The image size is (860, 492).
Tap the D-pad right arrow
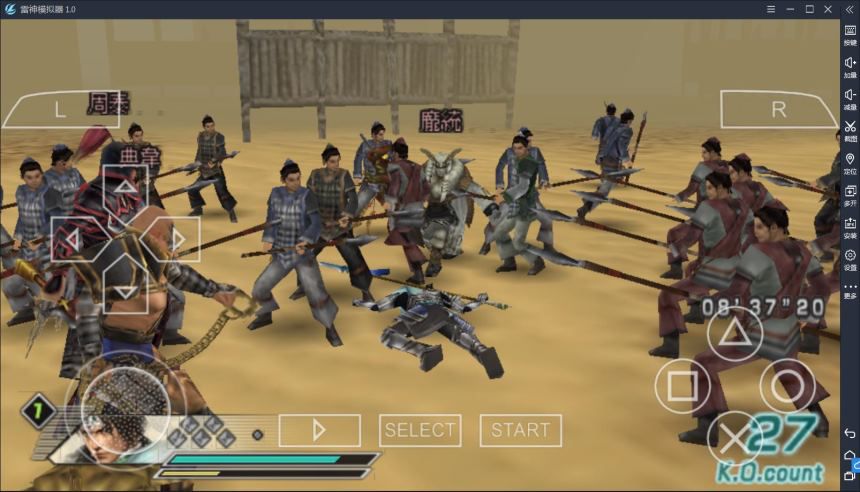pos(175,239)
